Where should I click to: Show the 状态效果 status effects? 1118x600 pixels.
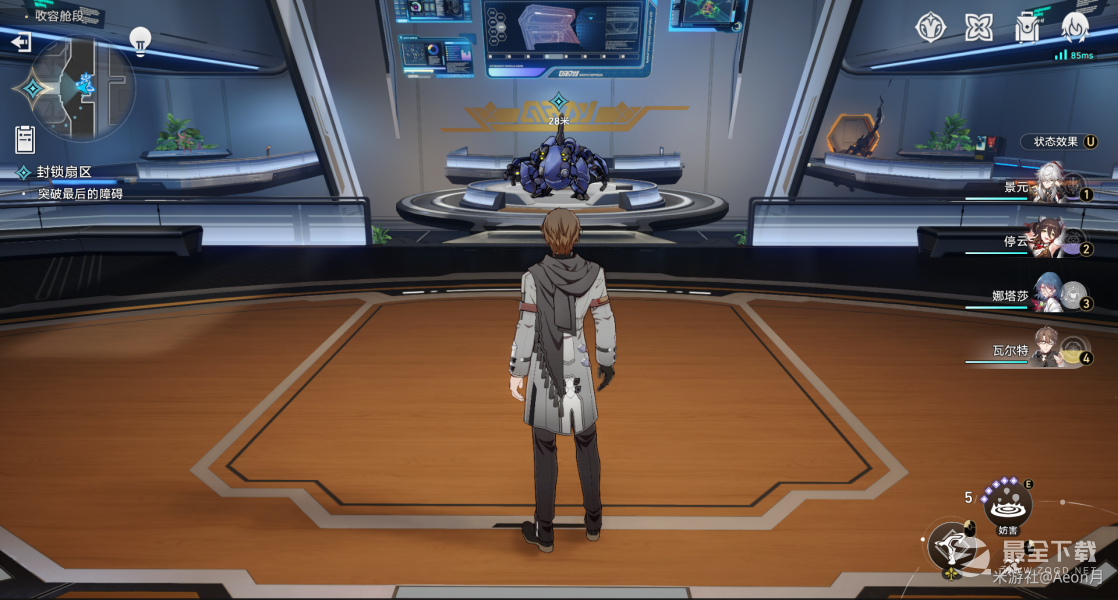coord(1059,142)
